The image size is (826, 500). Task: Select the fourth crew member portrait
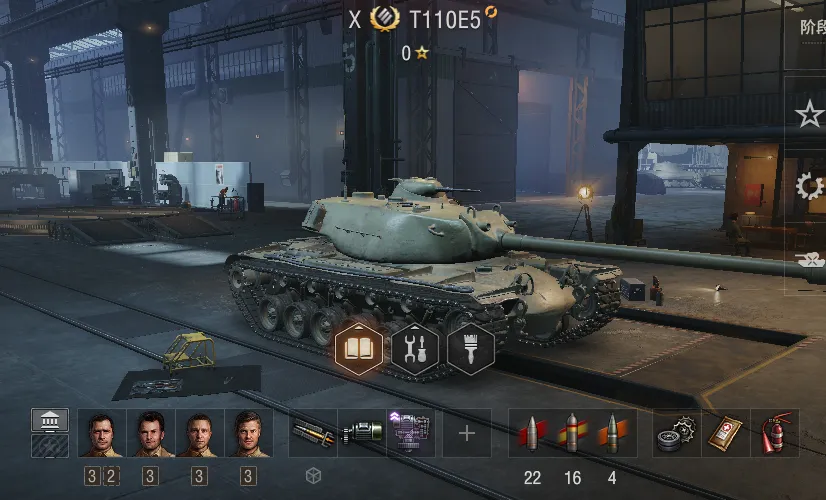248,433
